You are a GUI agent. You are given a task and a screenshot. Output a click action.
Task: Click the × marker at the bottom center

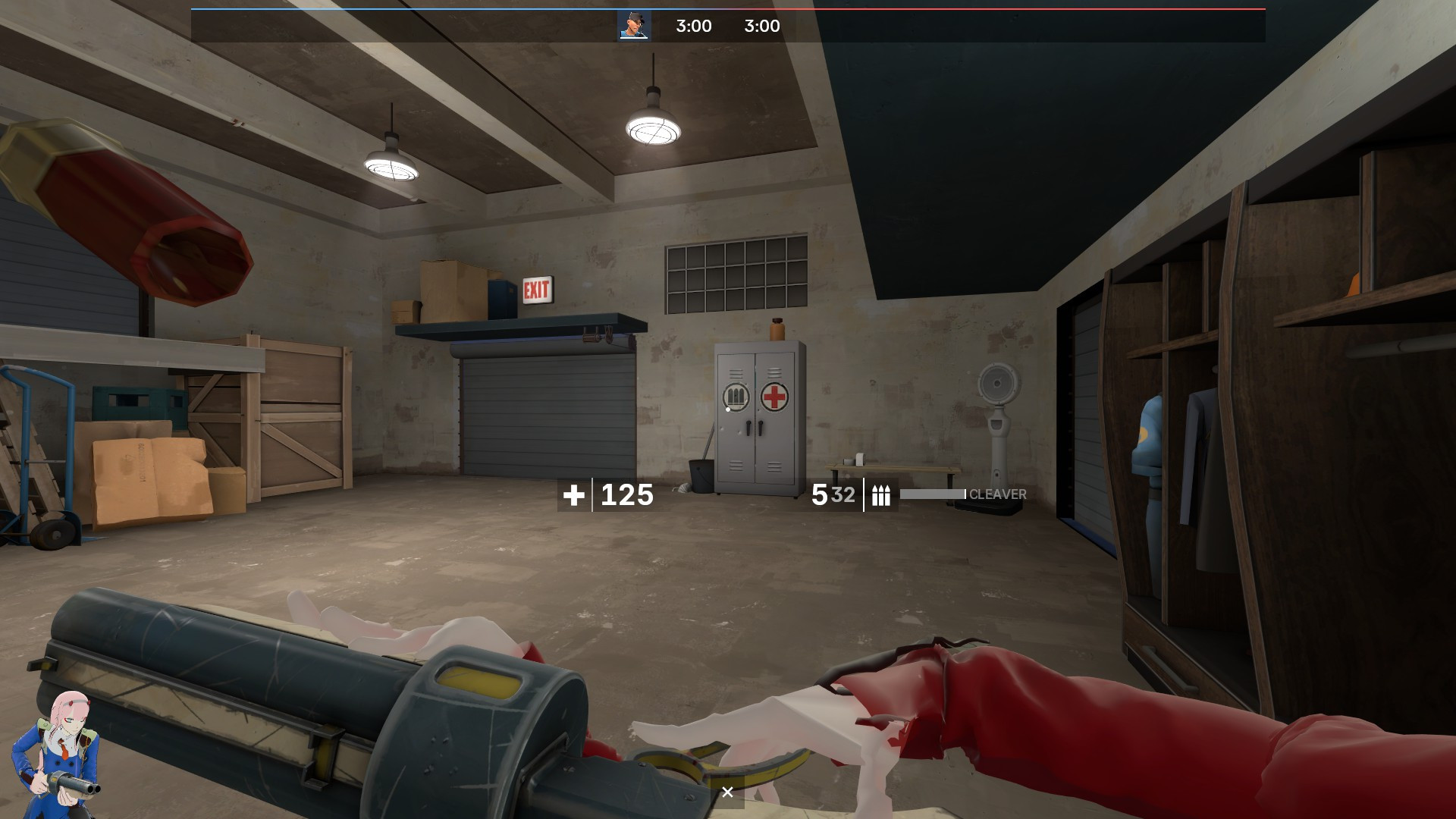[x=729, y=791]
